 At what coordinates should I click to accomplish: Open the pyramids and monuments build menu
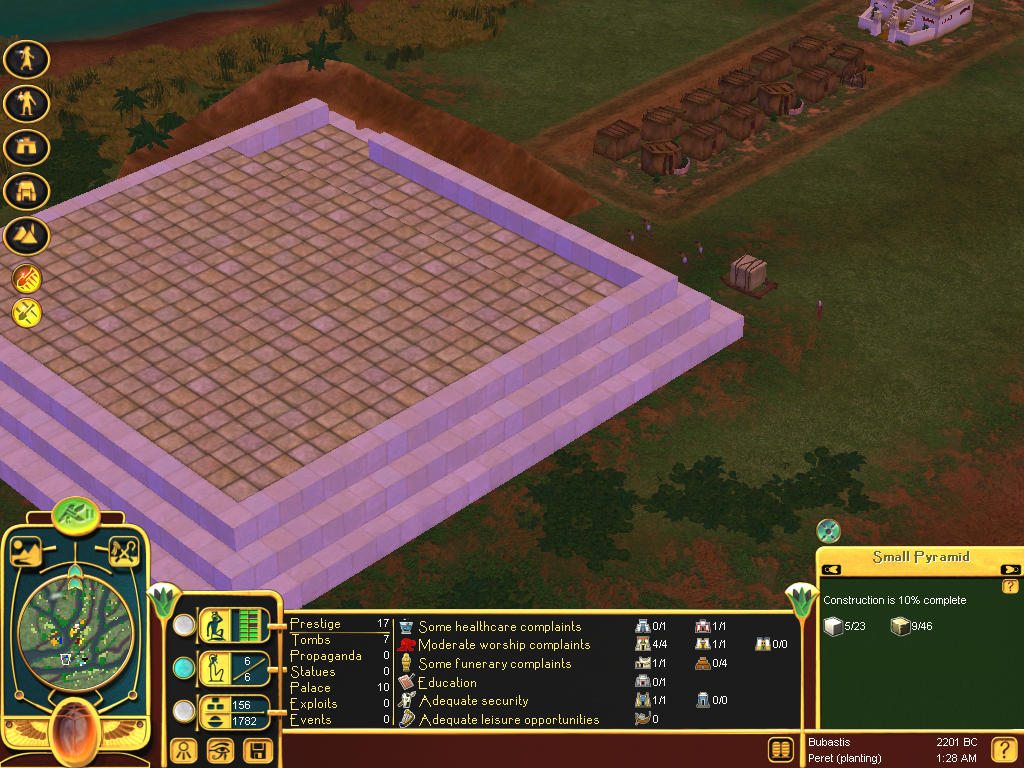(27, 234)
